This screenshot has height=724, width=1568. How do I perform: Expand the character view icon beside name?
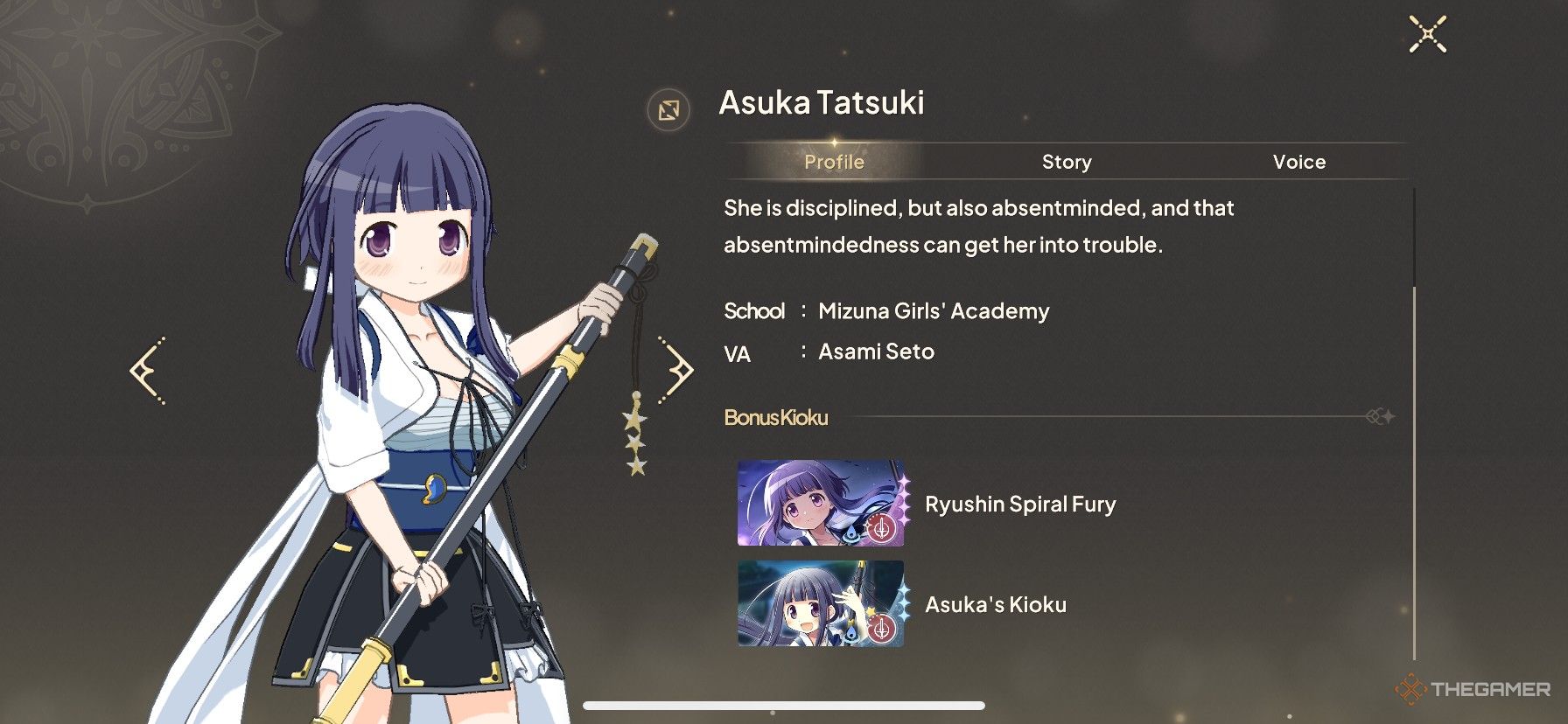click(x=668, y=110)
